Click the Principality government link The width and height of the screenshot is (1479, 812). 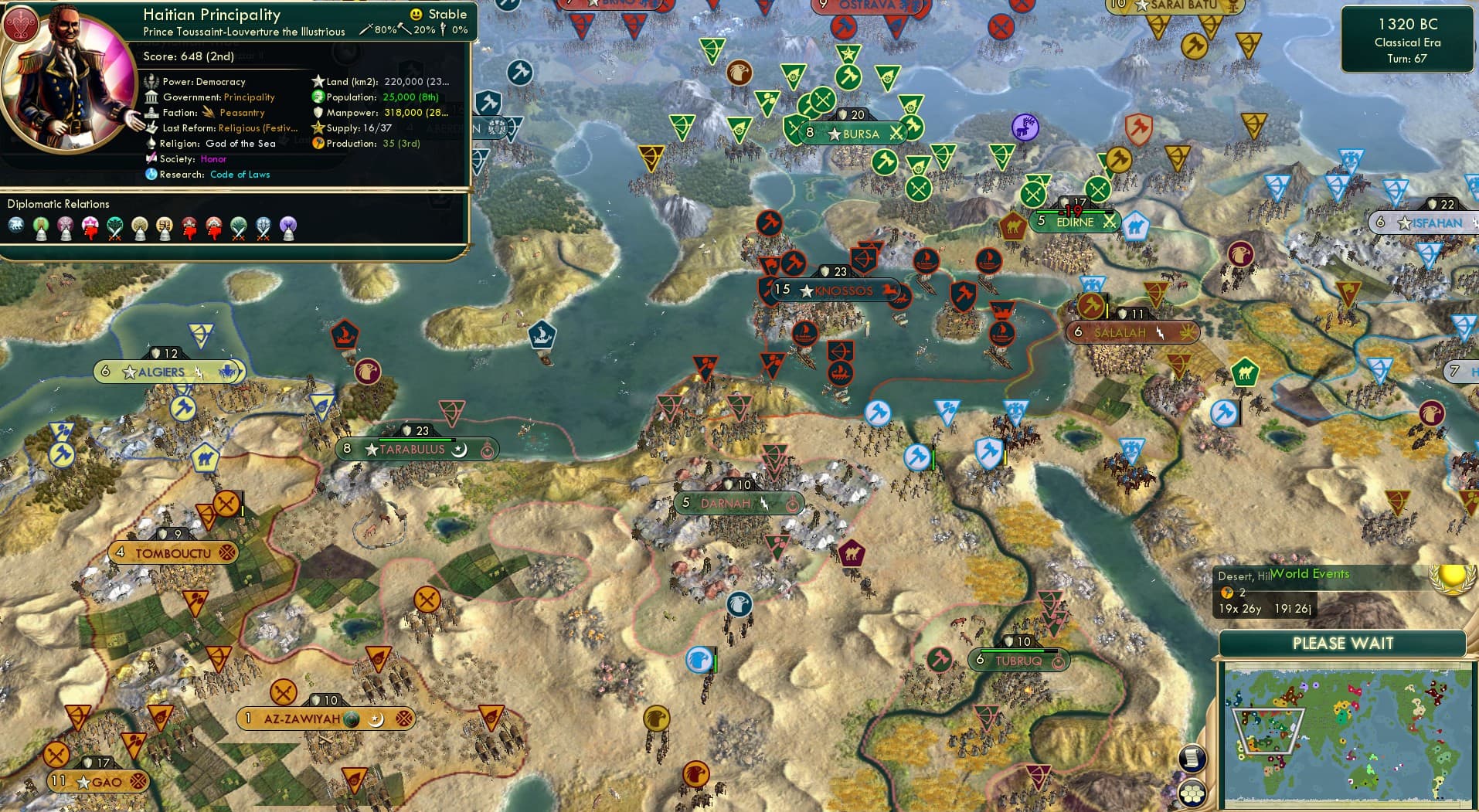(x=249, y=97)
